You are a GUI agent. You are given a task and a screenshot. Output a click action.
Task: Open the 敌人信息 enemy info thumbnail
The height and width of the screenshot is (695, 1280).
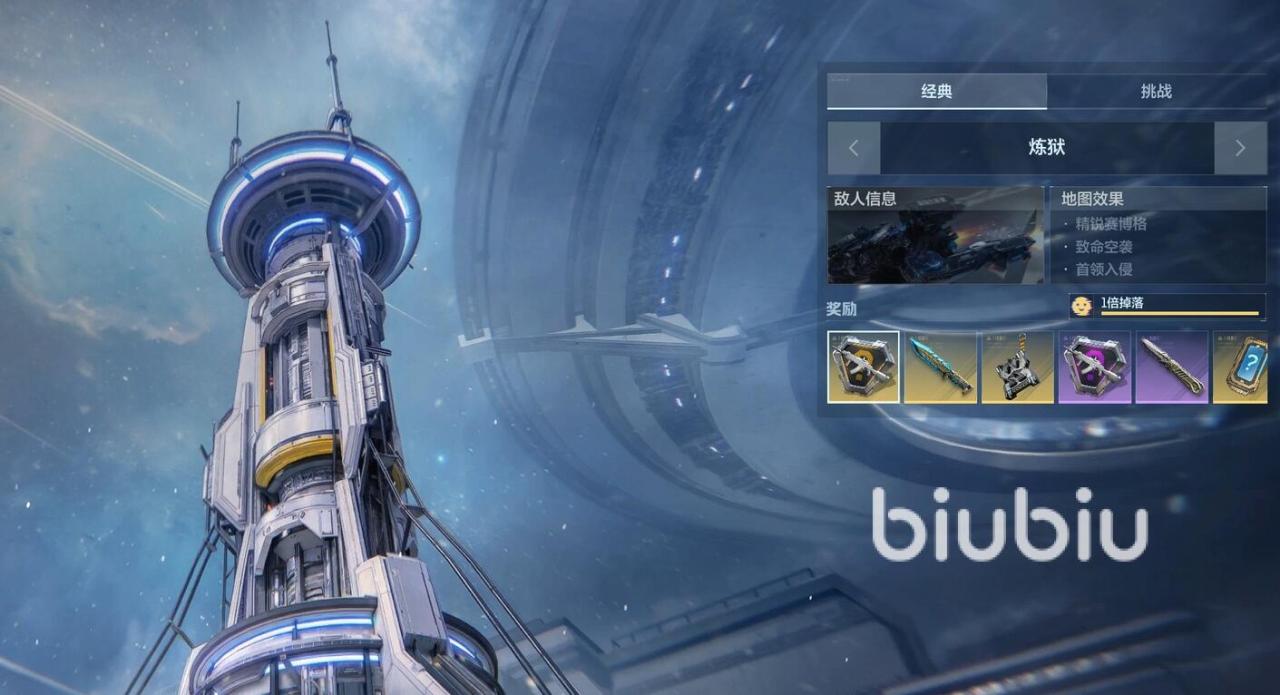(935, 236)
